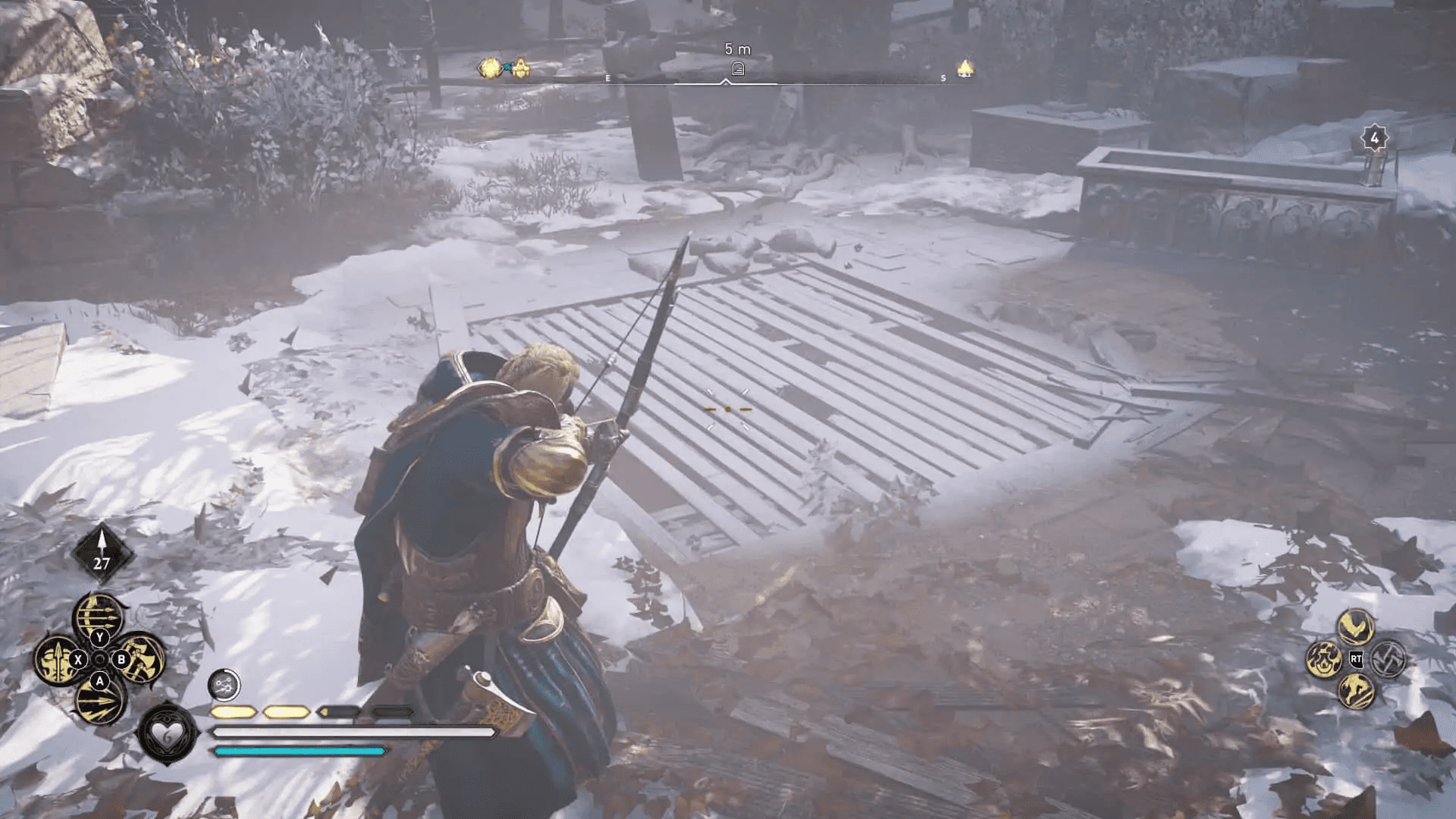This screenshot has width=1456, height=819.
Task: Select the spear weapon icon (X)
Action: pos(59,658)
